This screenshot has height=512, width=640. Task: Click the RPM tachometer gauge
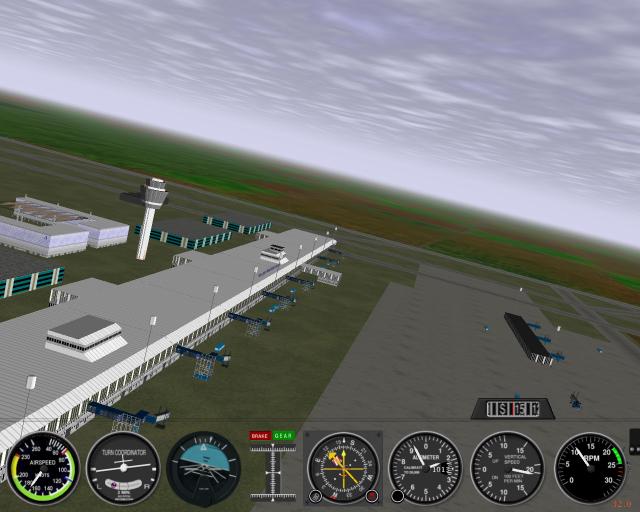(x=590, y=468)
